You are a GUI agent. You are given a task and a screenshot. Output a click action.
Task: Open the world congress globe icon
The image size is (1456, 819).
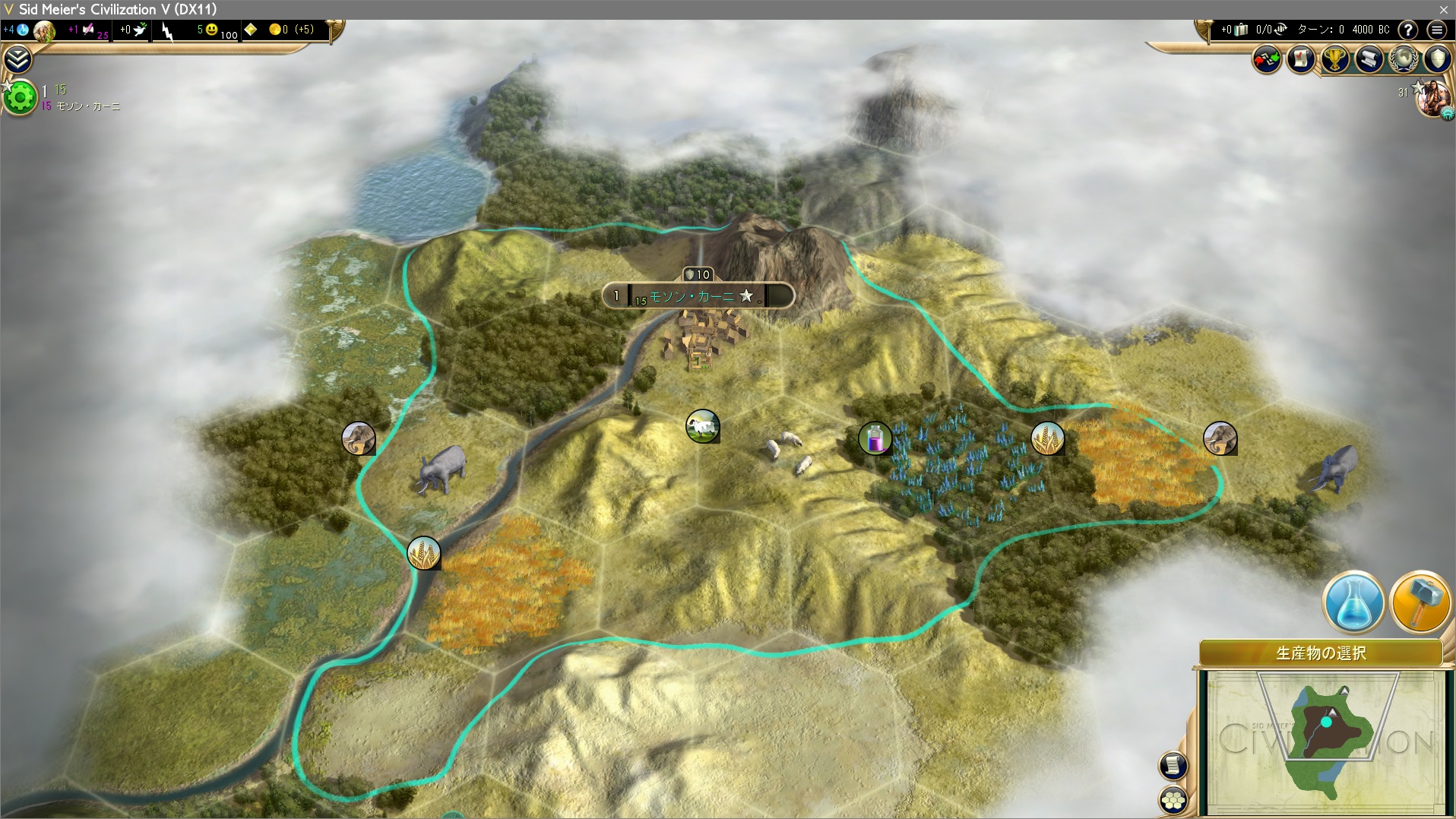click(x=1404, y=58)
